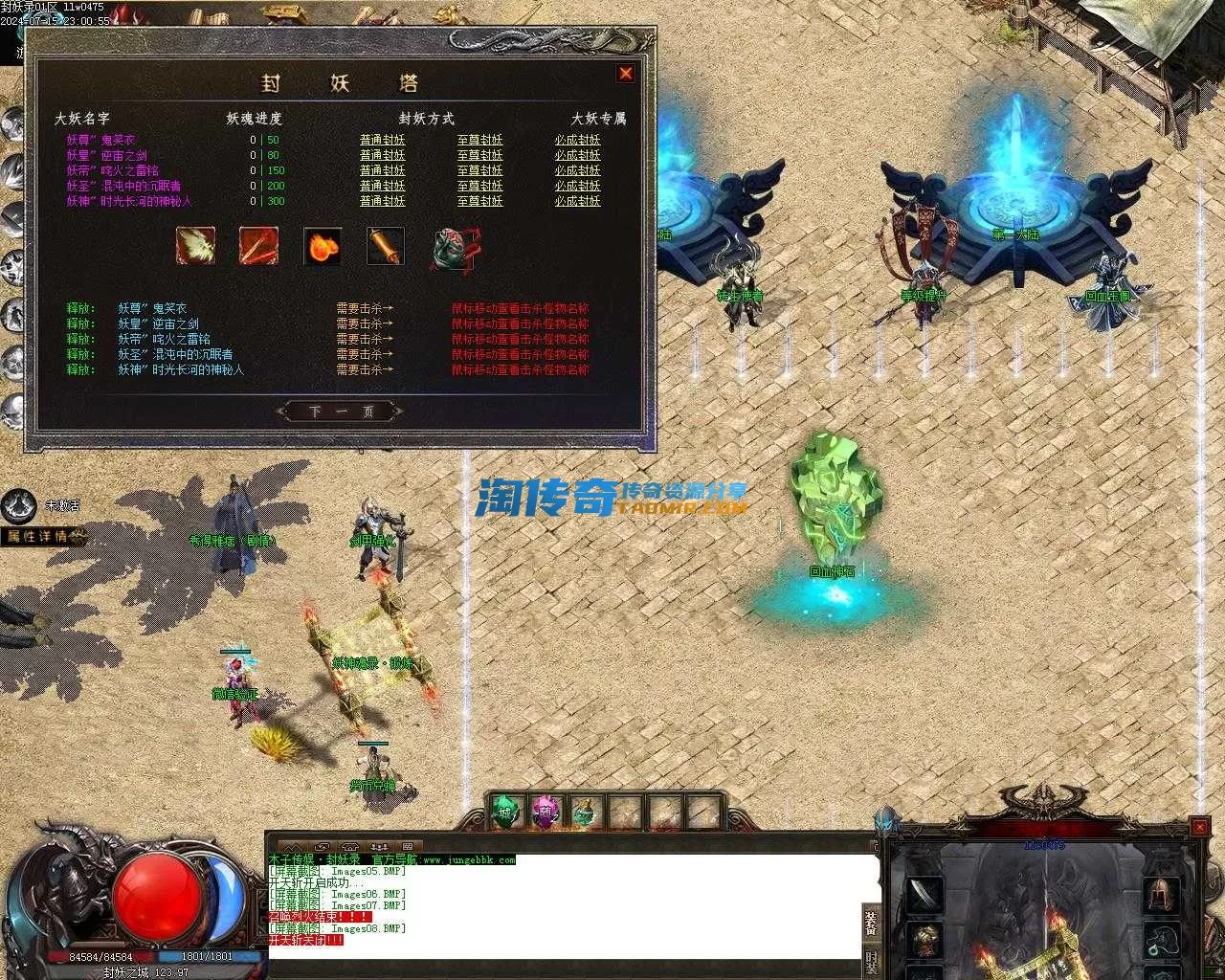
Task: Choose 必成封妖 for 妖帝 咤火之雷铭
Action: [x=577, y=170]
